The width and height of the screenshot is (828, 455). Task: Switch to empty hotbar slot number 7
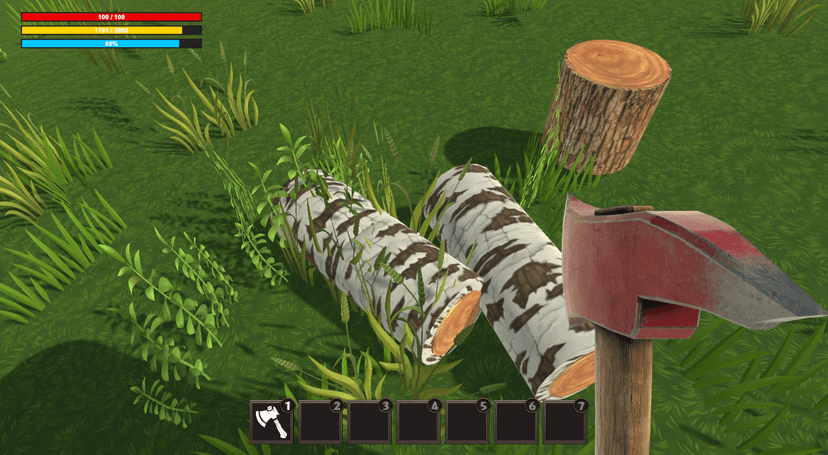[565, 421]
